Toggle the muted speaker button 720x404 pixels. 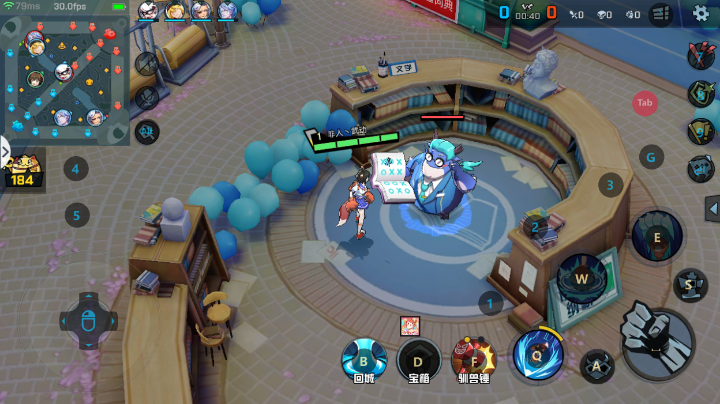(x=147, y=63)
